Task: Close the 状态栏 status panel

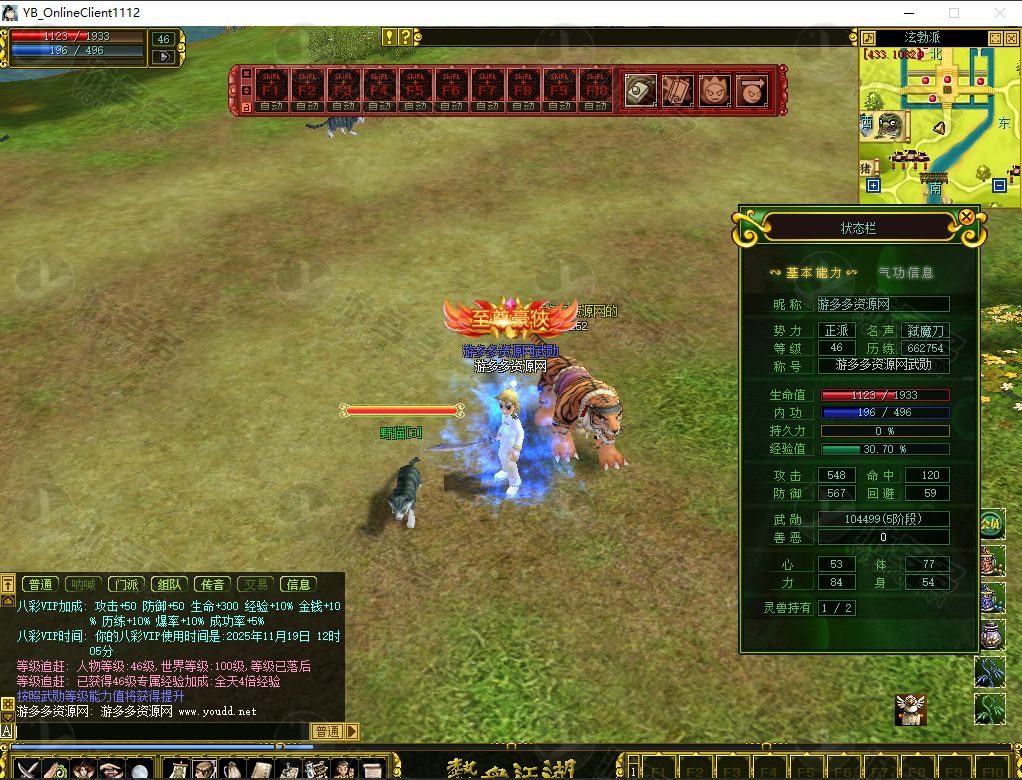Action: coord(966,217)
